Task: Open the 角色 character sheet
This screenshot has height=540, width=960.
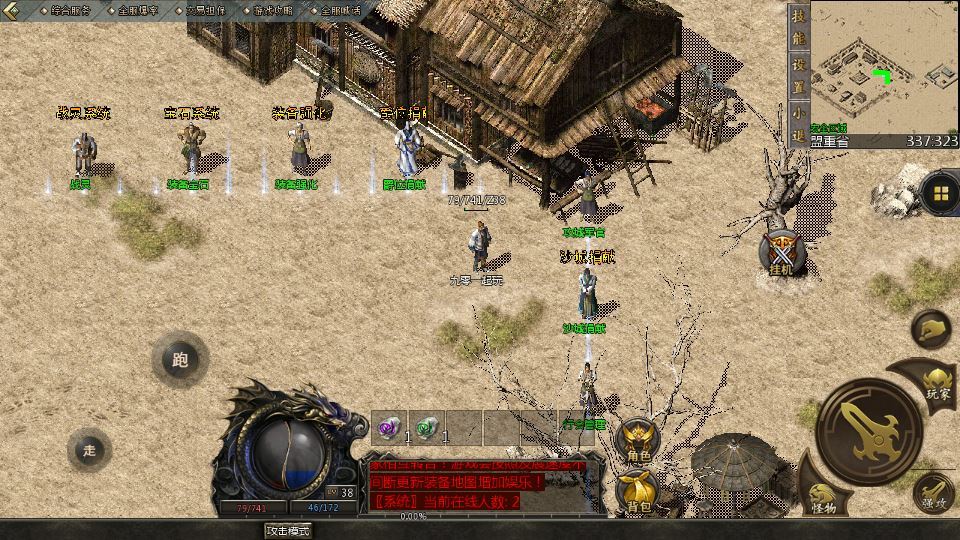Action: point(637,441)
